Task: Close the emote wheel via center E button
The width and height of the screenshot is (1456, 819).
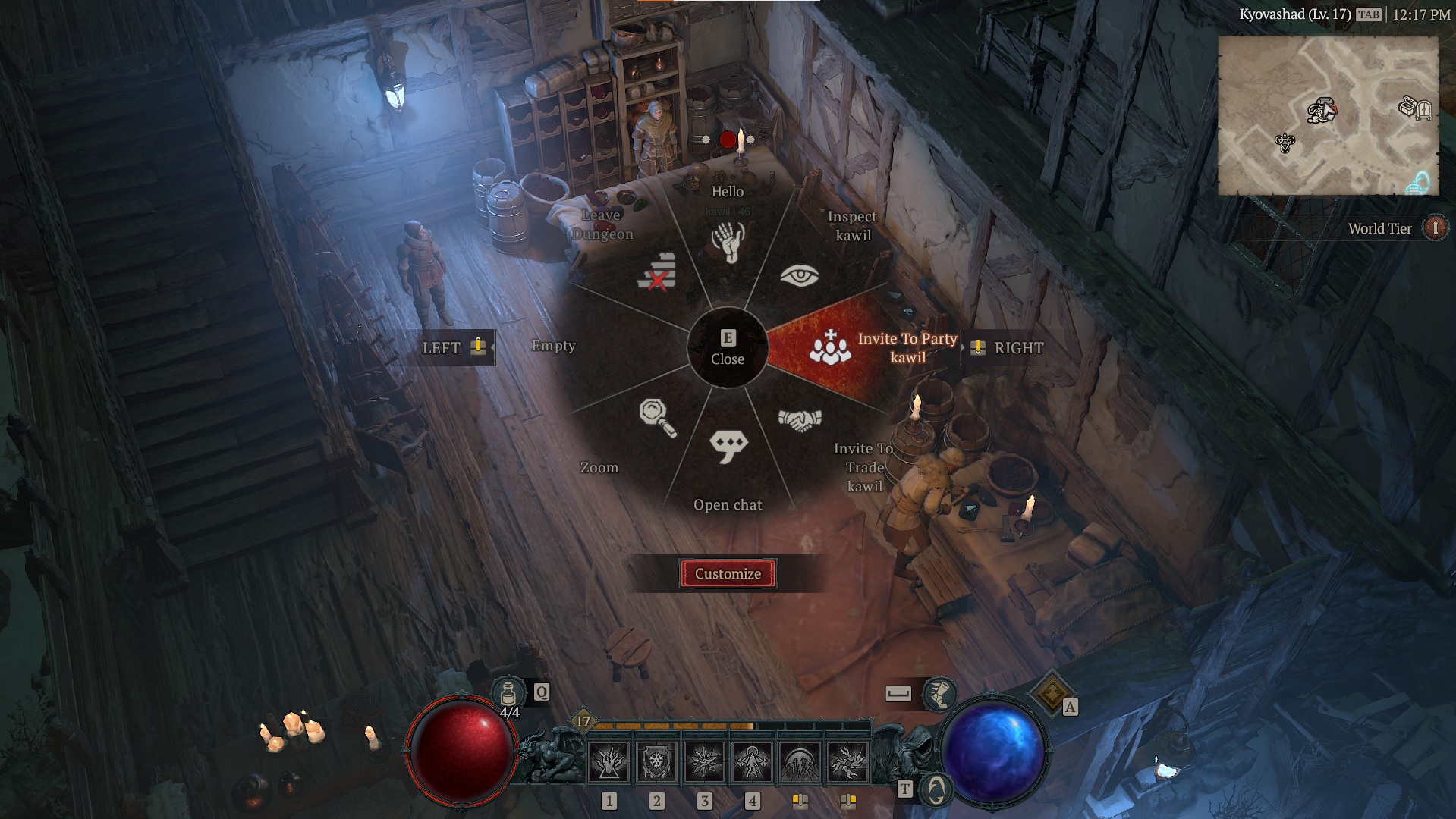Action: pyautogui.click(x=728, y=348)
